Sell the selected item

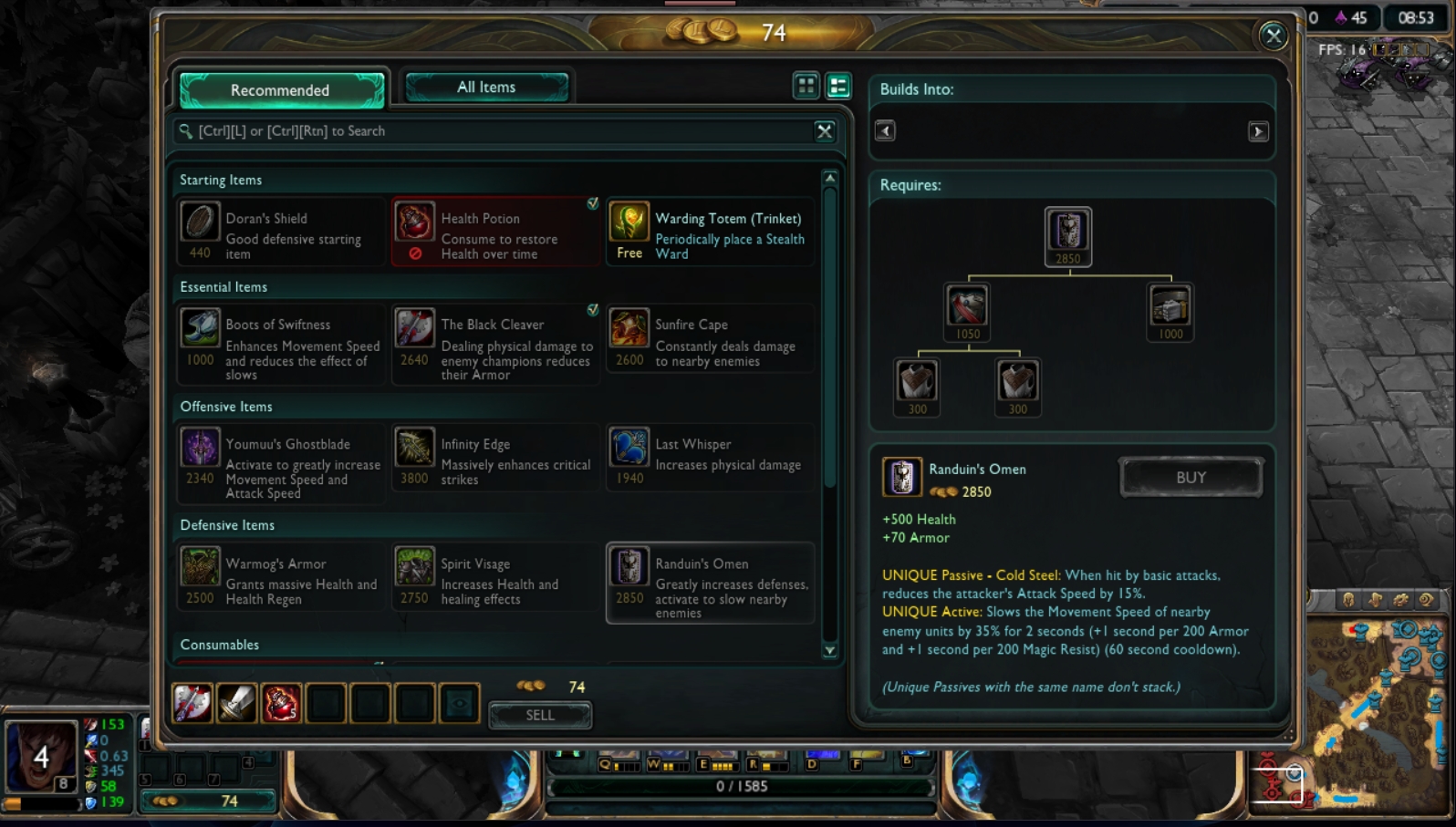pos(540,716)
